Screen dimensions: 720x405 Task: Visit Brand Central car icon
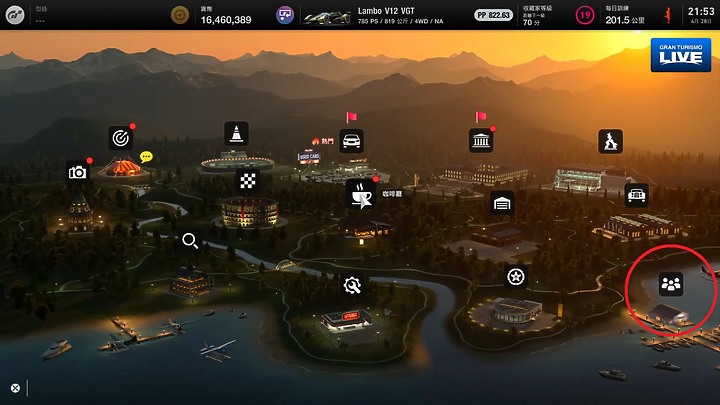tap(352, 140)
